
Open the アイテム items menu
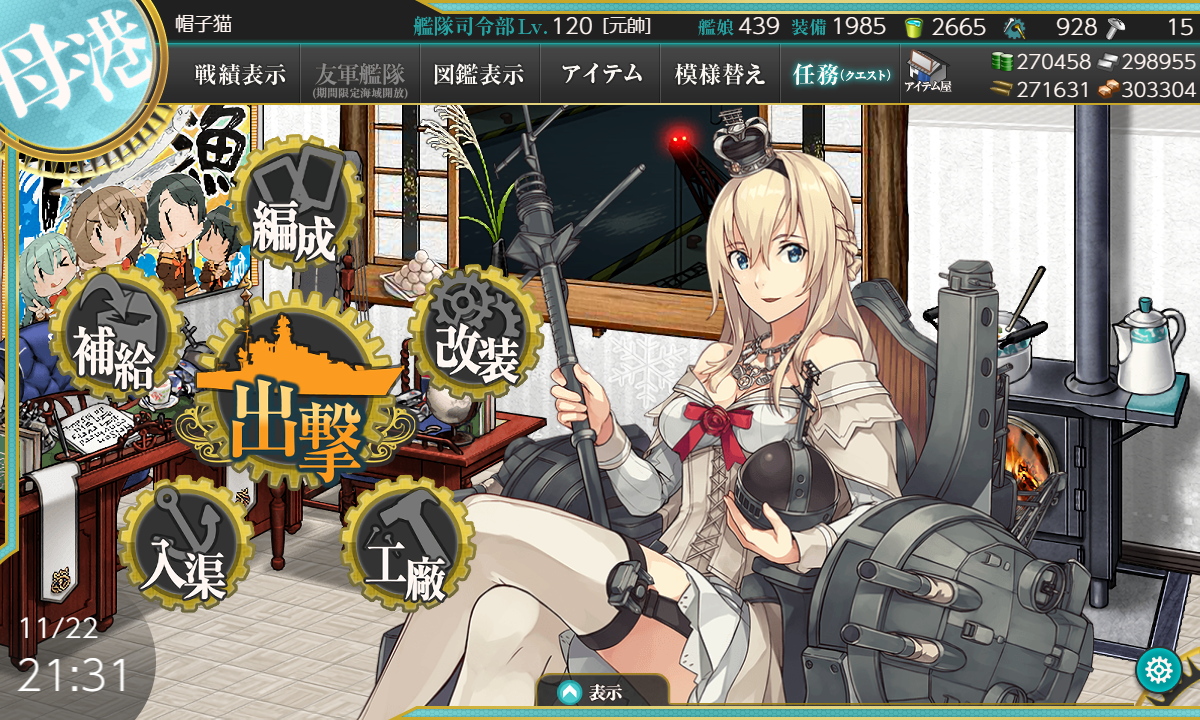point(601,75)
